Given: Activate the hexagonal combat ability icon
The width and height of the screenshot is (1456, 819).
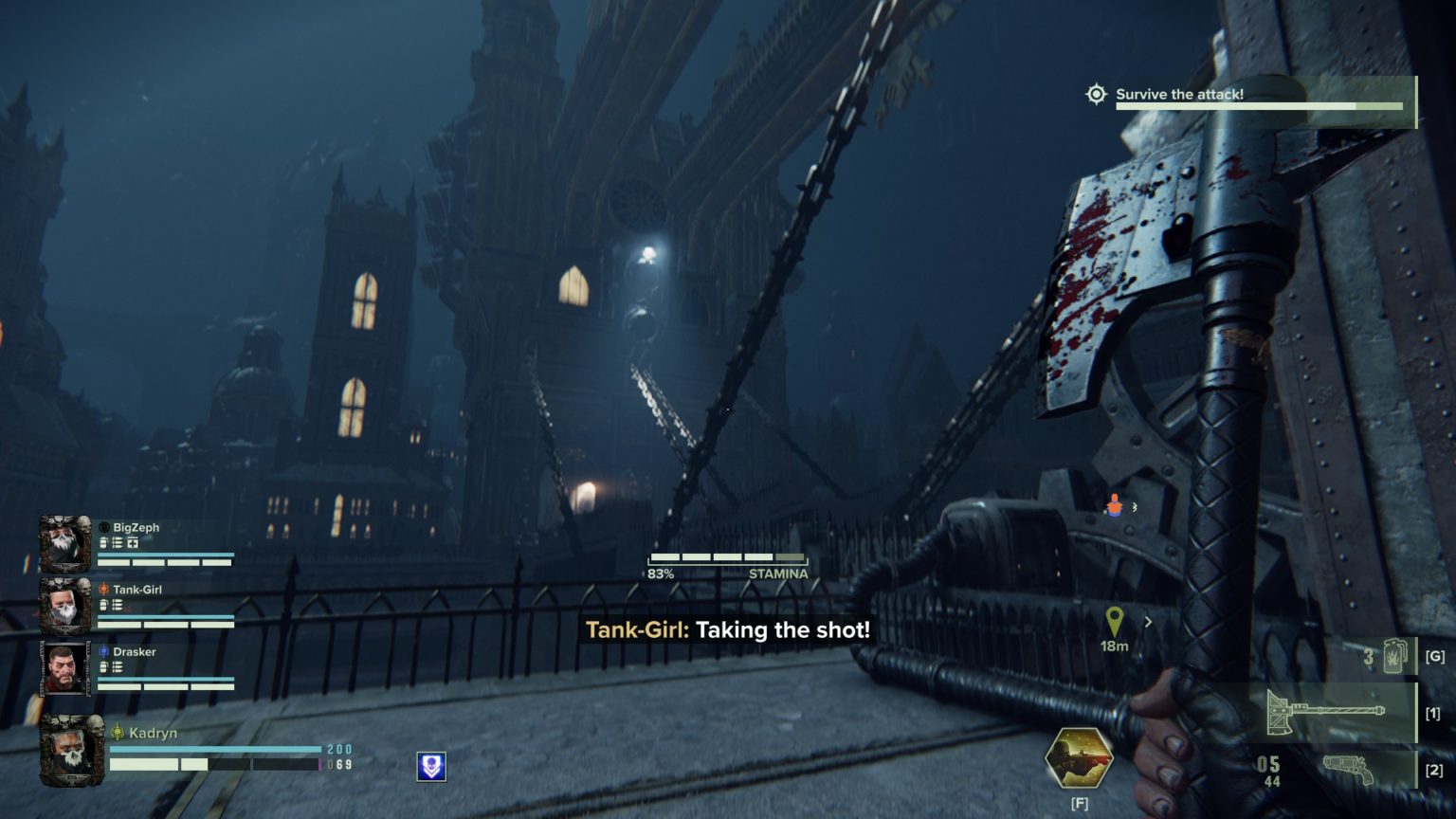Looking at the screenshot, I should (x=1079, y=758).
